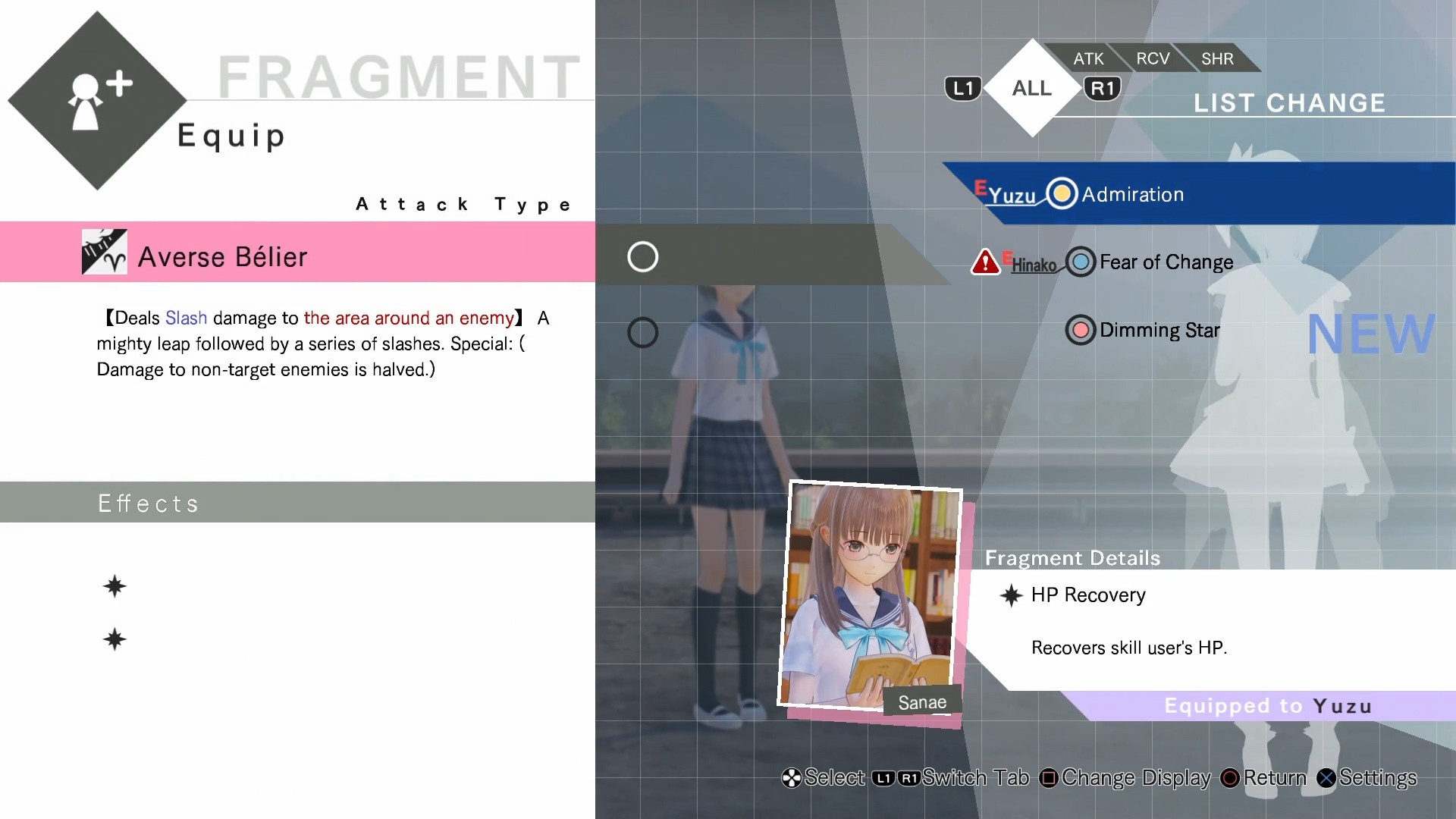This screenshot has height=819, width=1456.
Task: Click the R1 shoulder button icon
Action: point(1103,87)
